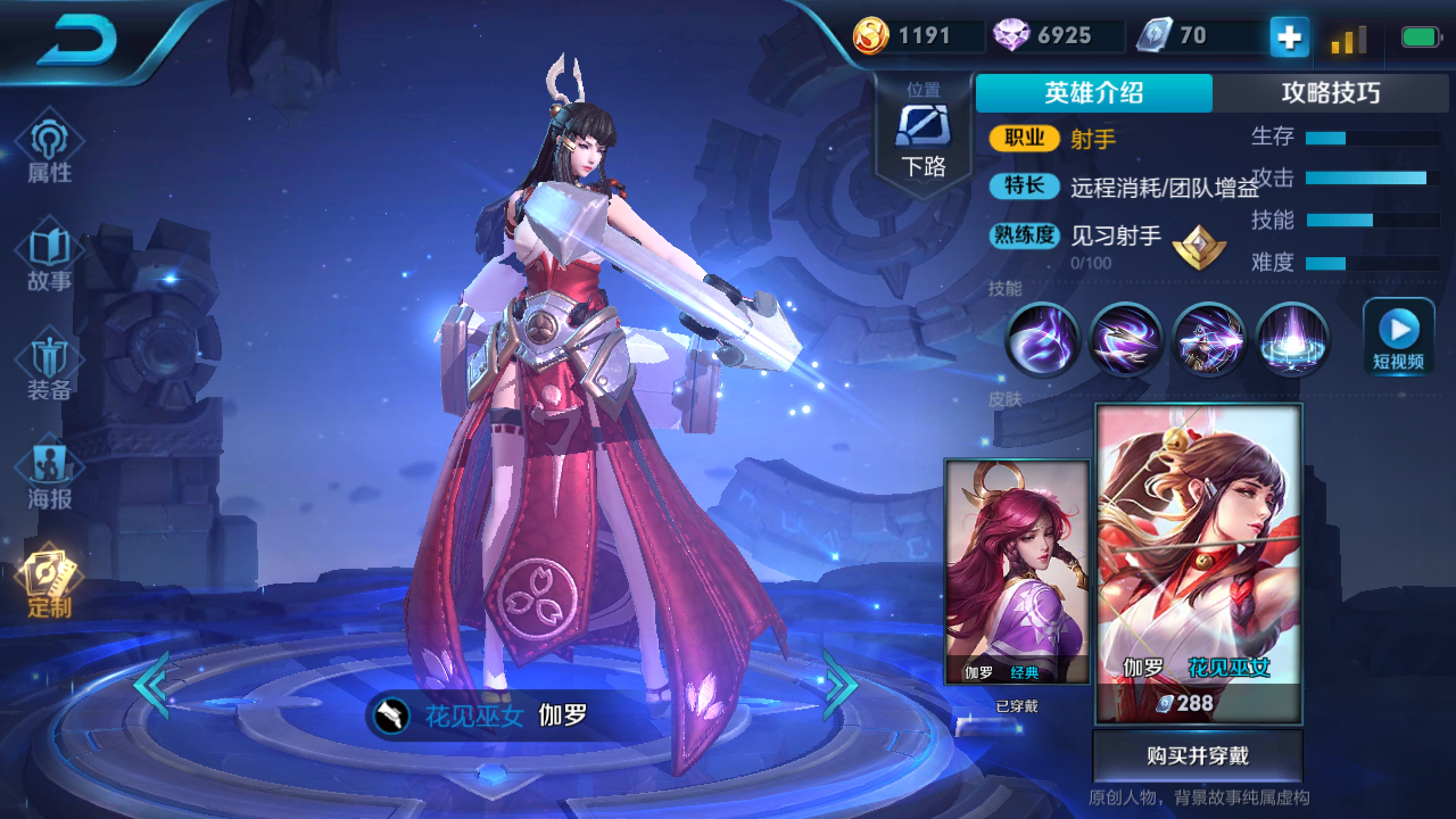Switch to the 攻略技巧 tab
The width and height of the screenshot is (1456, 819).
pos(1330,93)
